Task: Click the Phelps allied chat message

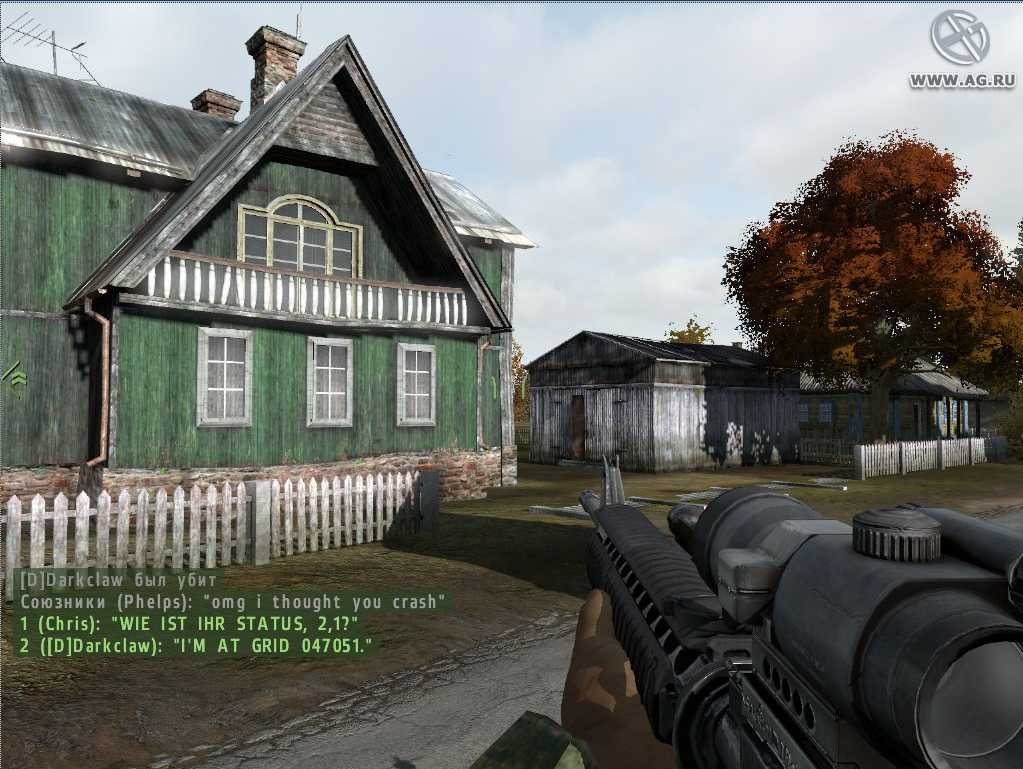Action: pos(233,602)
